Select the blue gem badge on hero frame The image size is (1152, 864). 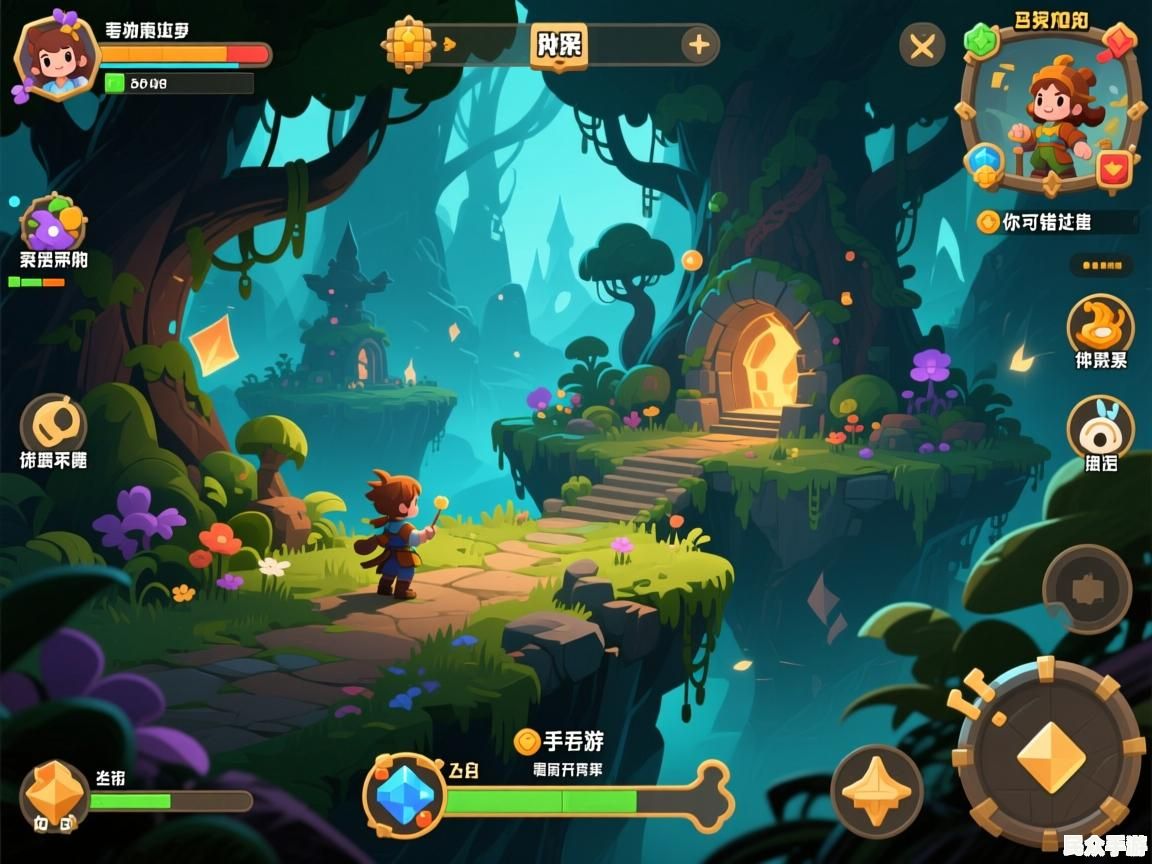coord(985,162)
